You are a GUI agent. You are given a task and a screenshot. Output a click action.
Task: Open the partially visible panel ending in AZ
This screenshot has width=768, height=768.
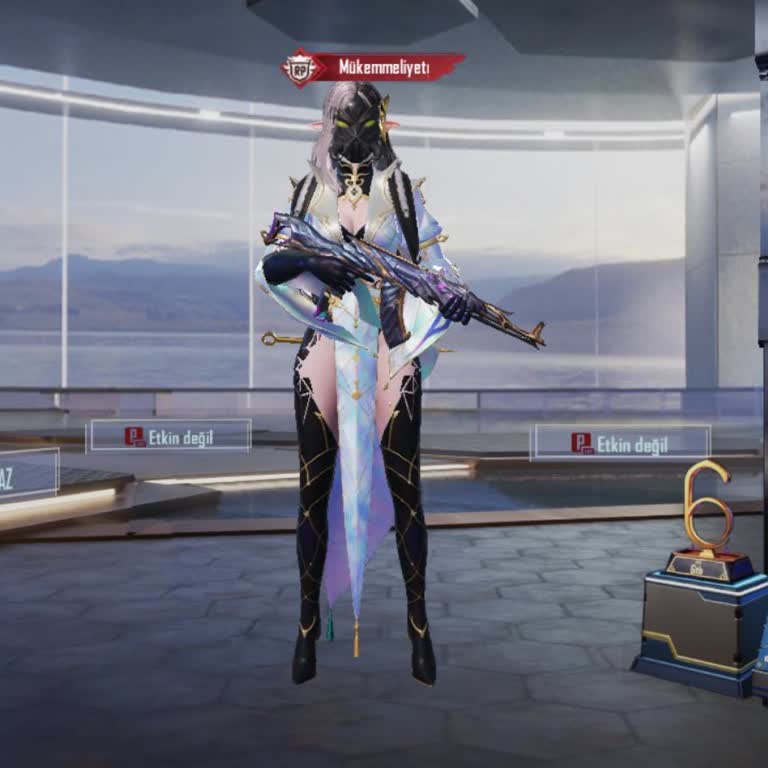pyautogui.click(x=27, y=474)
